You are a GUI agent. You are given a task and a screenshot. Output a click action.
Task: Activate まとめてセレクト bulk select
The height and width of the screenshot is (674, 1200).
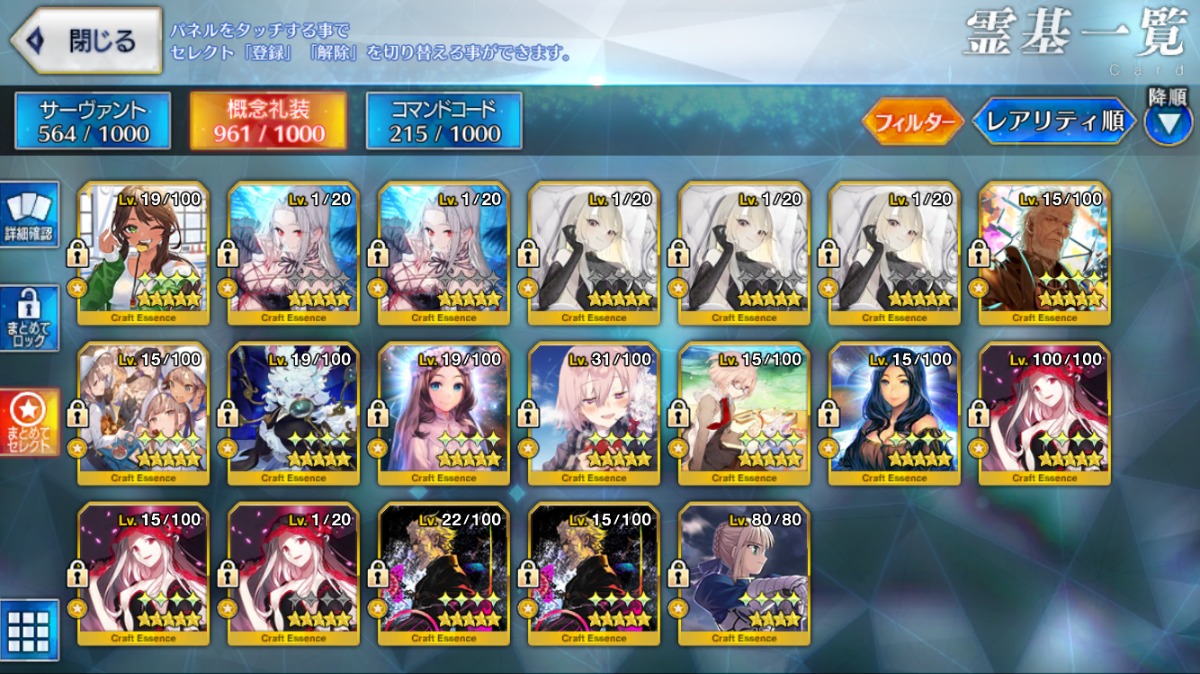[x=30, y=422]
